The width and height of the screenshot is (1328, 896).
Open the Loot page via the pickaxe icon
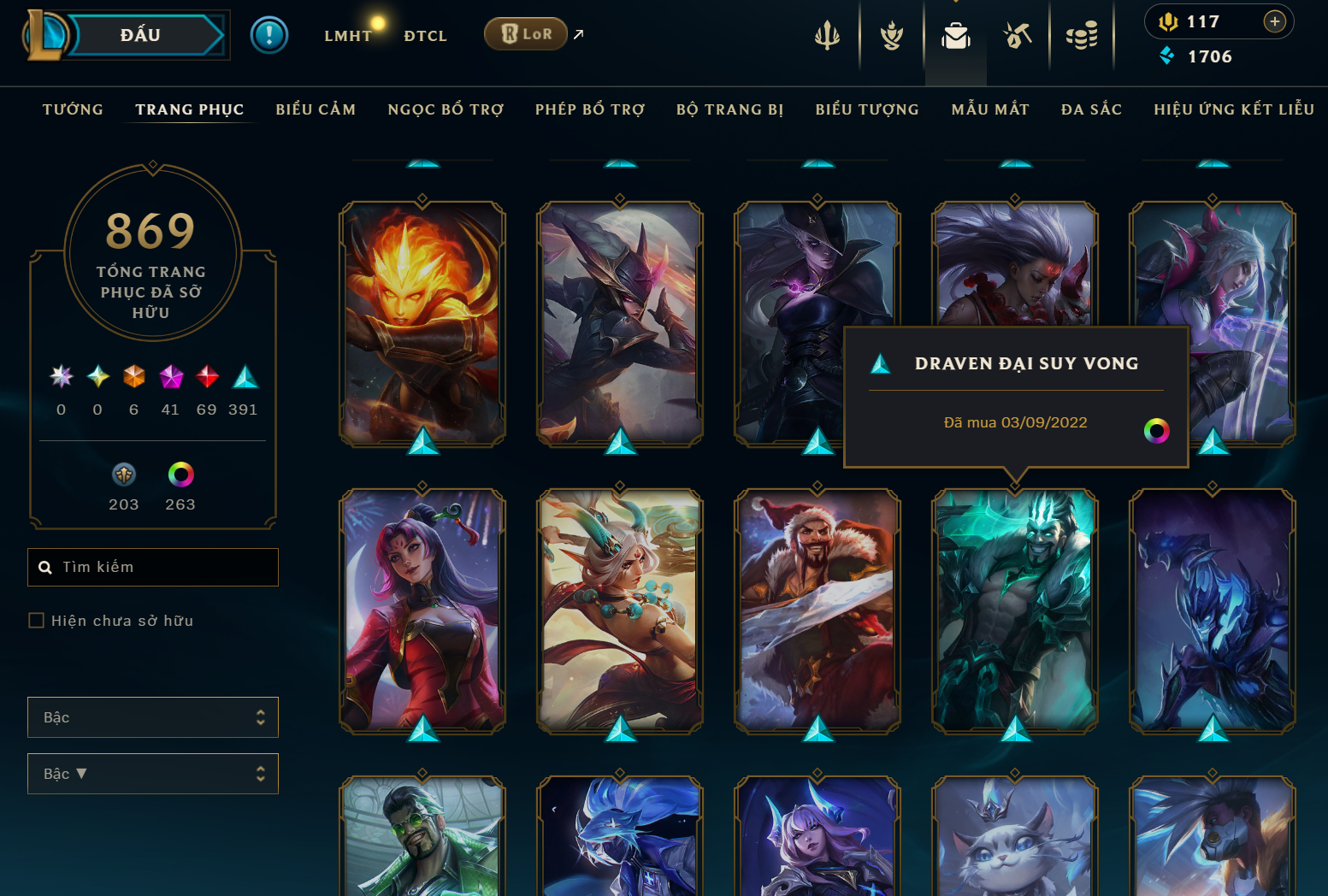(1018, 36)
